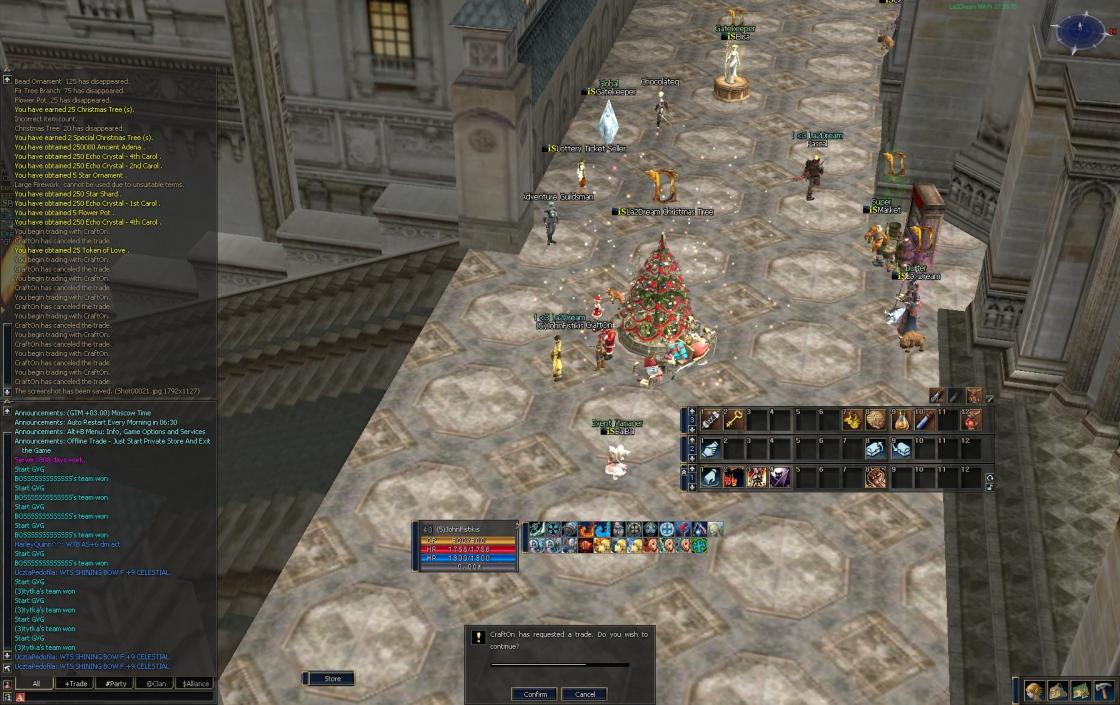Confirm the trade request from CraftOn

pyautogui.click(x=534, y=694)
